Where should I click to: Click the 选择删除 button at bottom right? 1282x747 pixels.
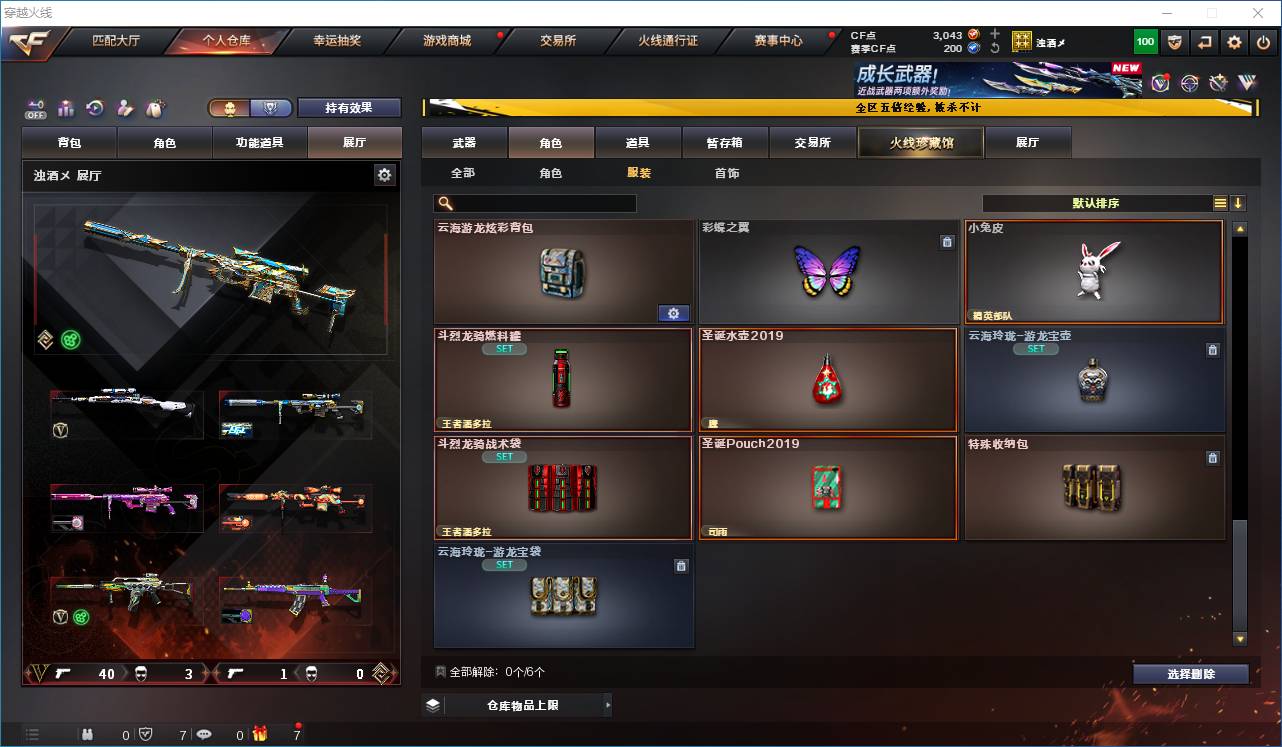click(1191, 673)
